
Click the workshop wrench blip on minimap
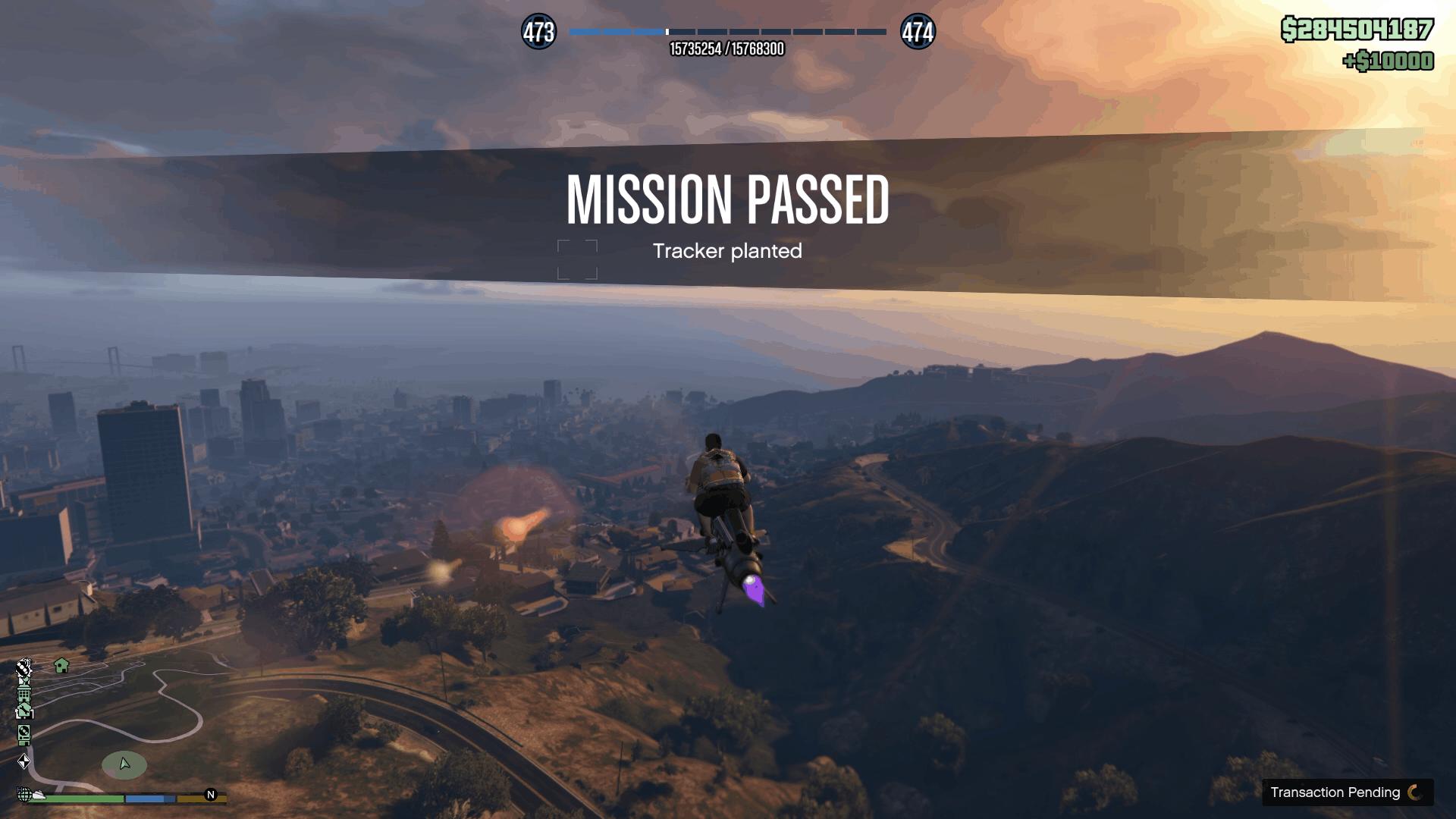[25, 710]
